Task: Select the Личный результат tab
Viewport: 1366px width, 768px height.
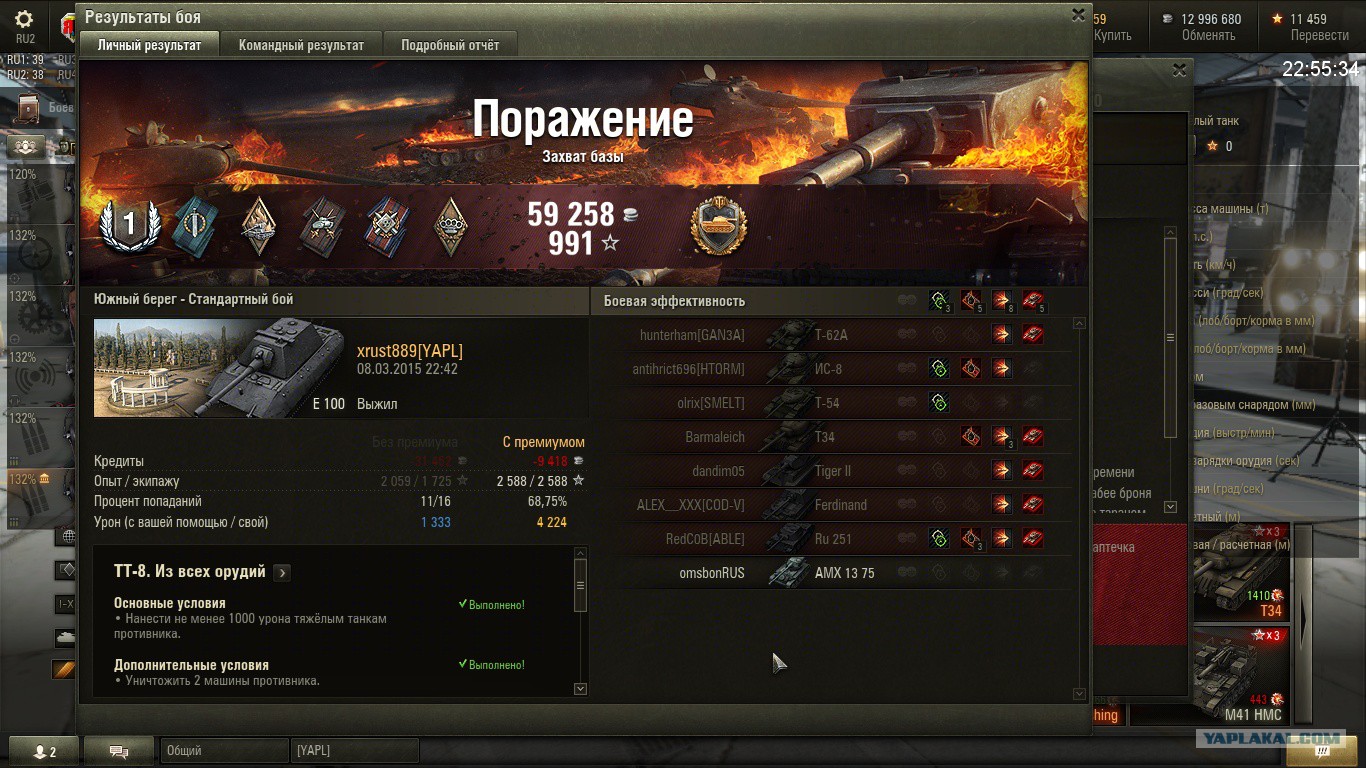Action: click(x=149, y=45)
